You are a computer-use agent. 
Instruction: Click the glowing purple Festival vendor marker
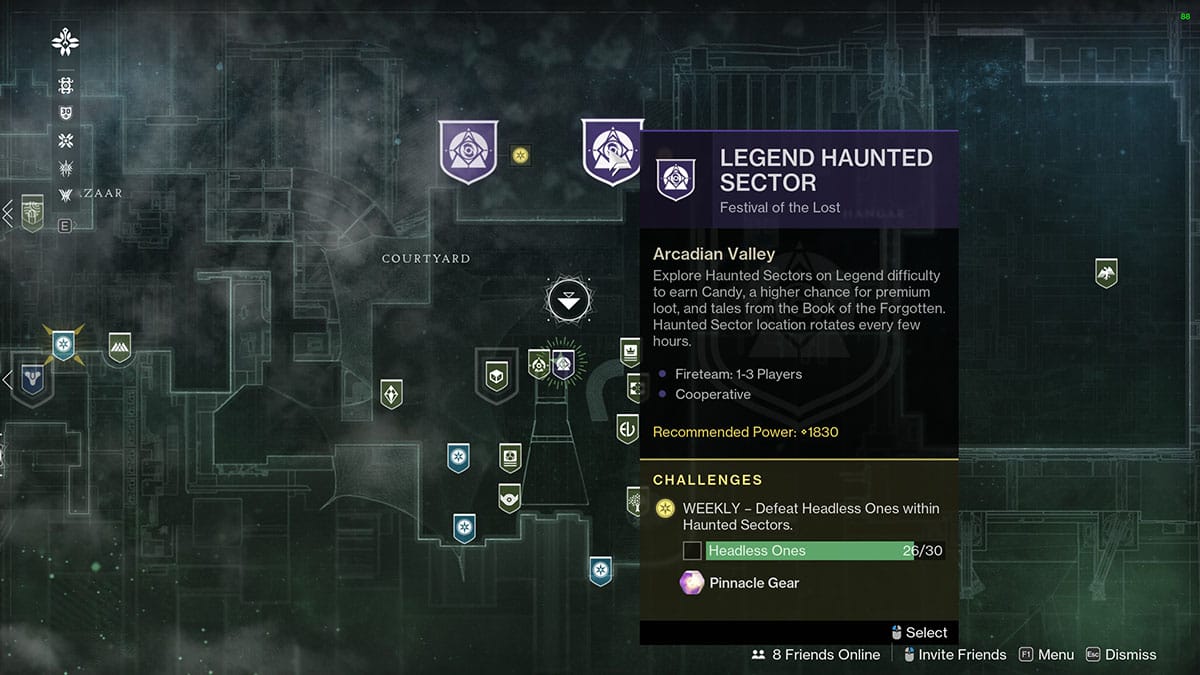562,364
